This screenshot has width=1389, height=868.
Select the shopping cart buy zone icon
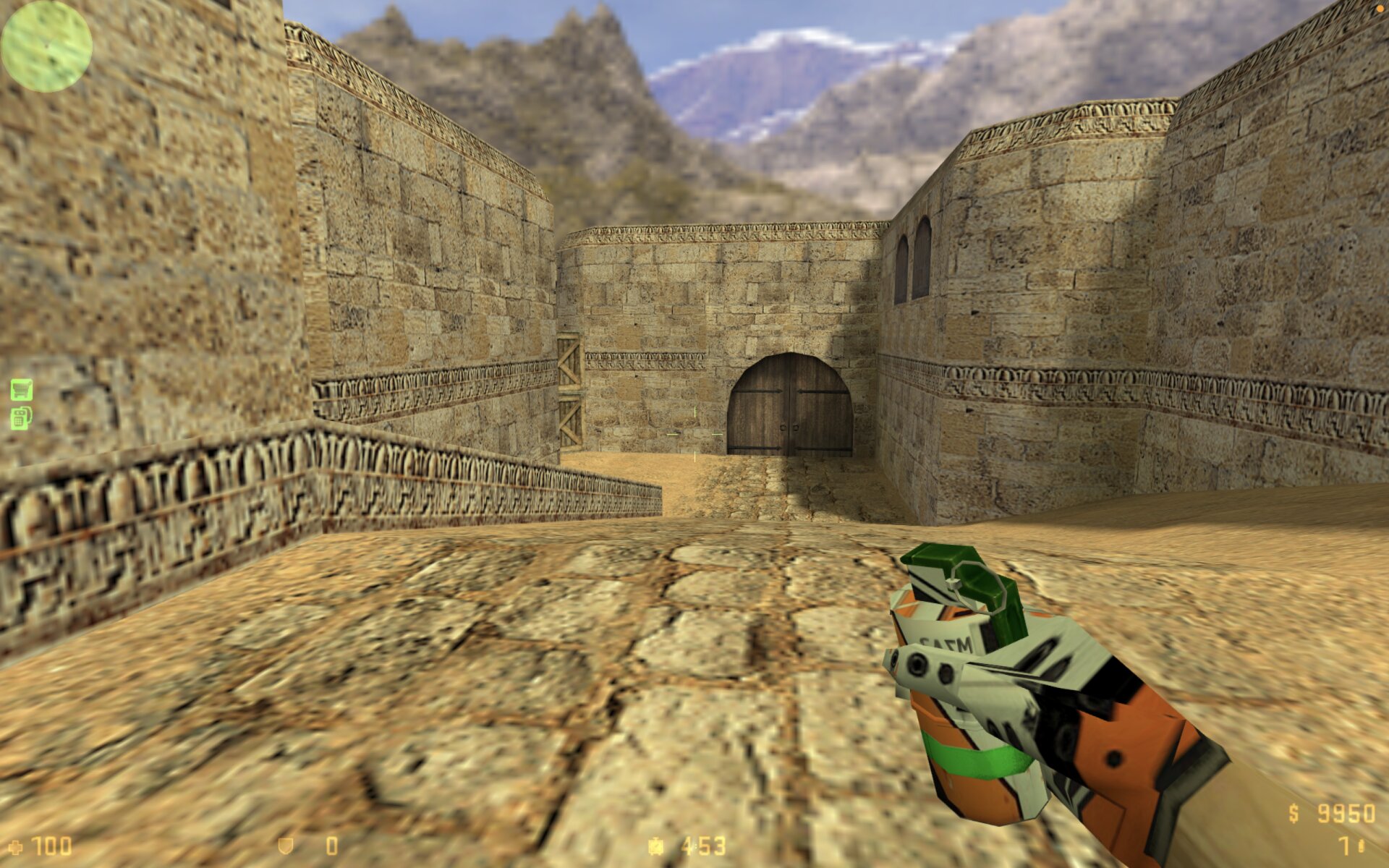[22, 390]
